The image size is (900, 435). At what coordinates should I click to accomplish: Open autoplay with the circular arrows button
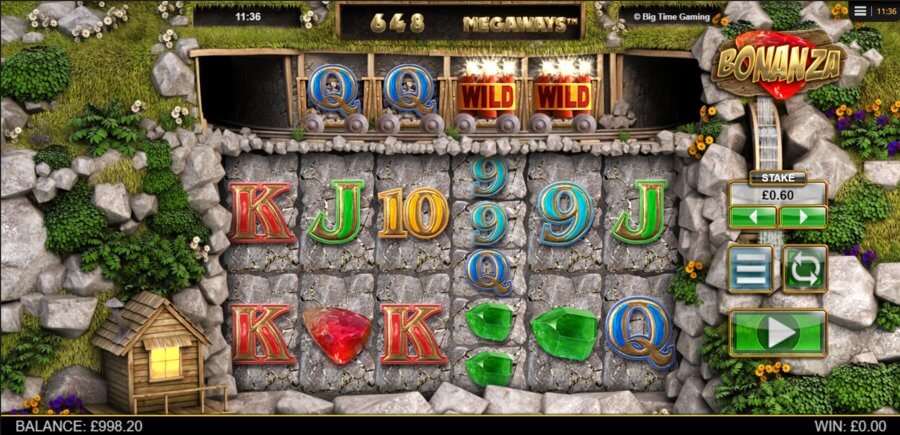point(804,268)
